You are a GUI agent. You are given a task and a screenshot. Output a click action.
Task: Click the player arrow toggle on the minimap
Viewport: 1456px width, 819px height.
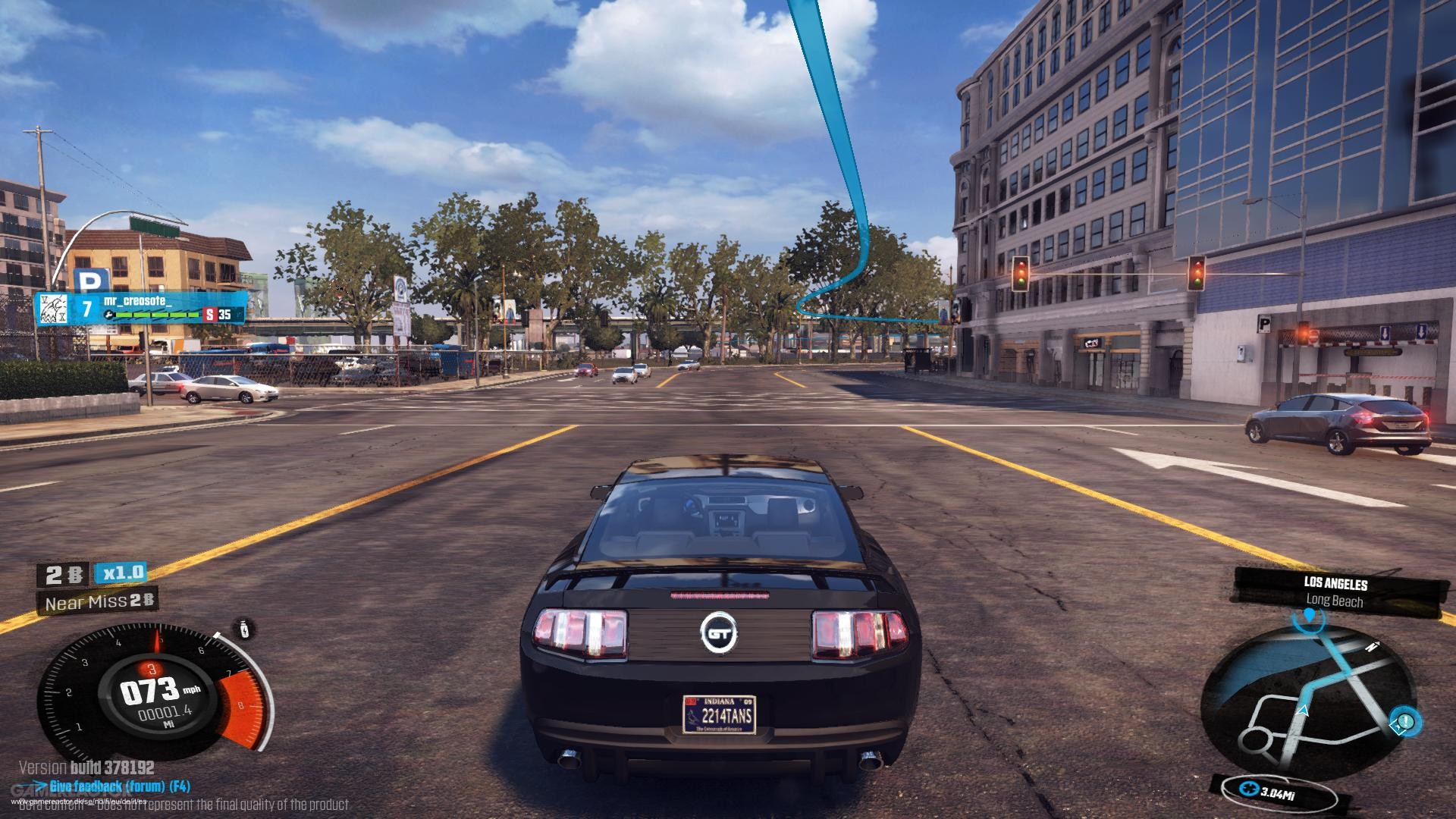[1304, 711]
